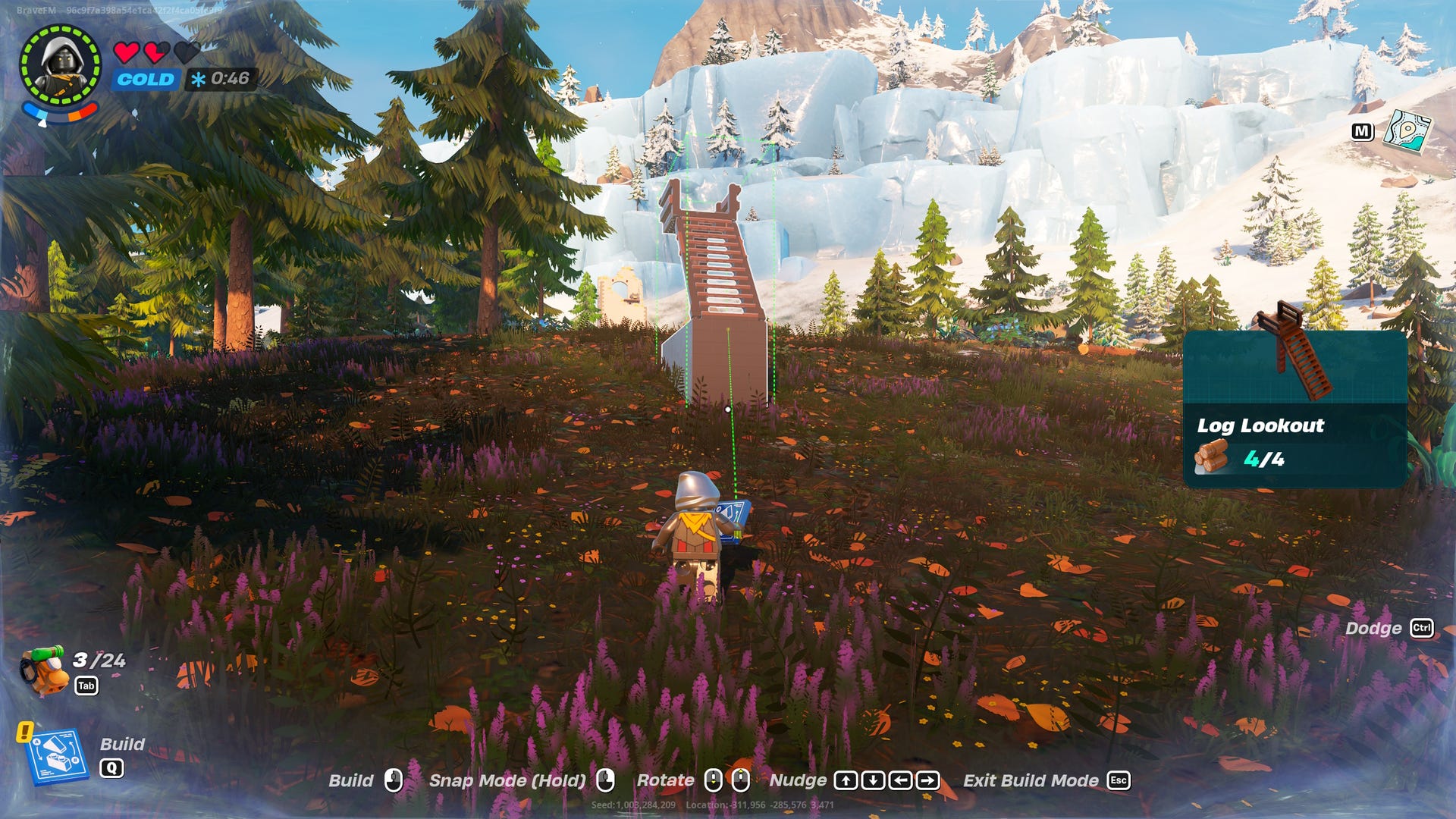Click the nudge up arrow key

(847, 780)
